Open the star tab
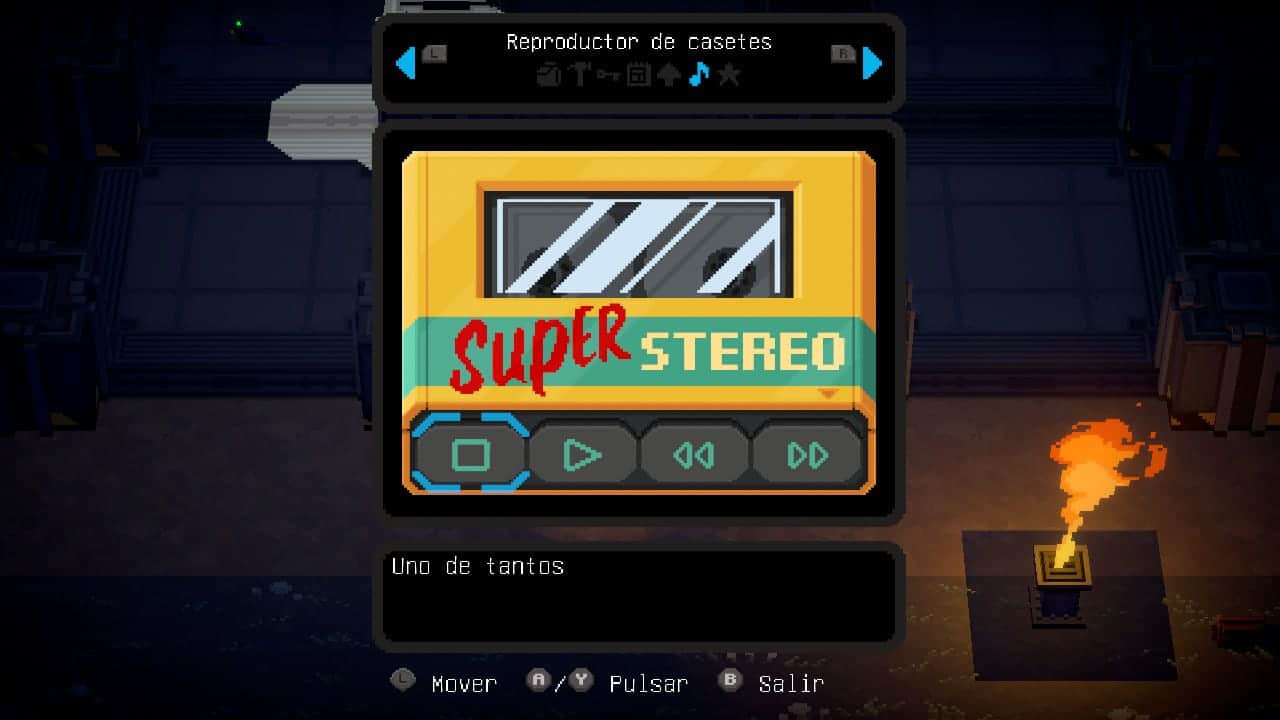This screenshot has width=1280, height=720. tap(729, 74)
